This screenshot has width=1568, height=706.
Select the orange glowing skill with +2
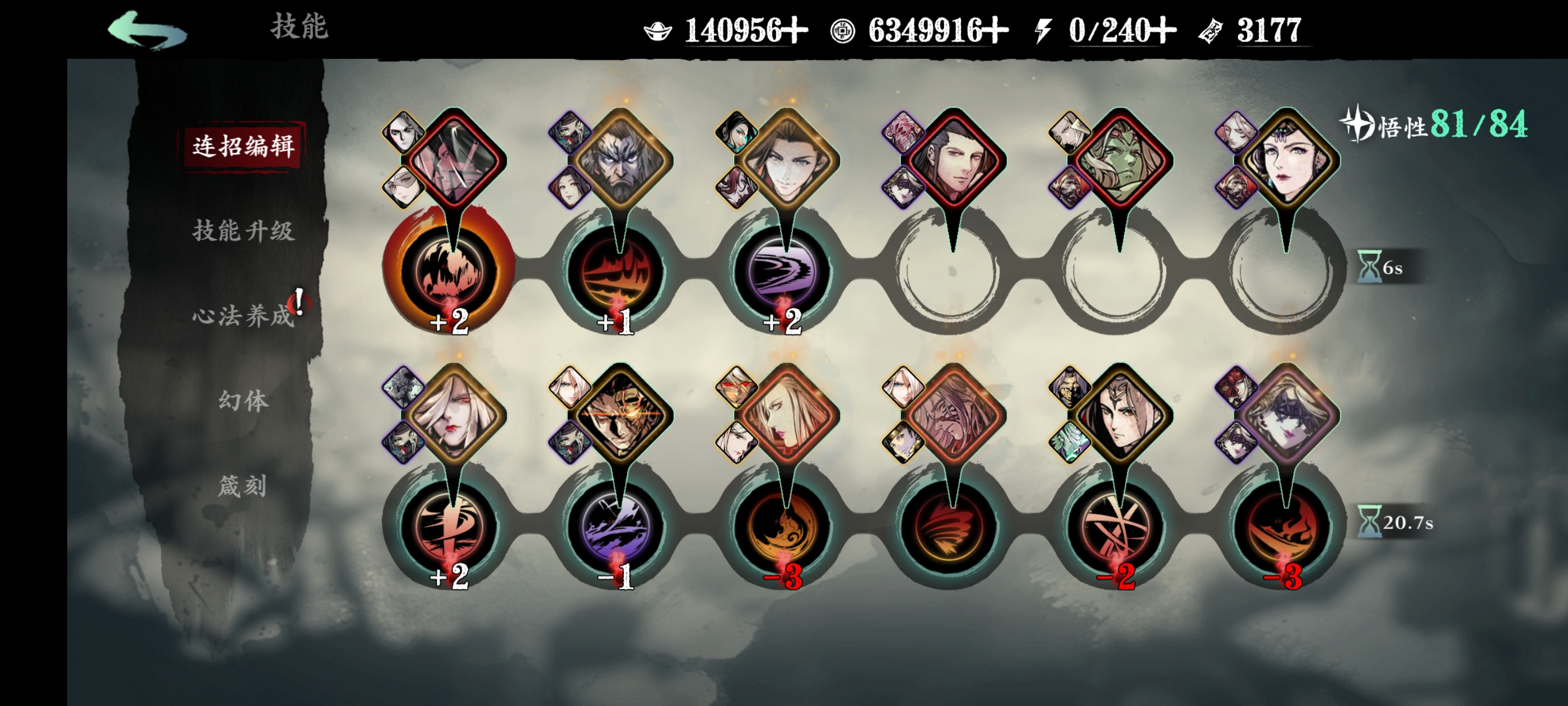(x=449, y=271)
